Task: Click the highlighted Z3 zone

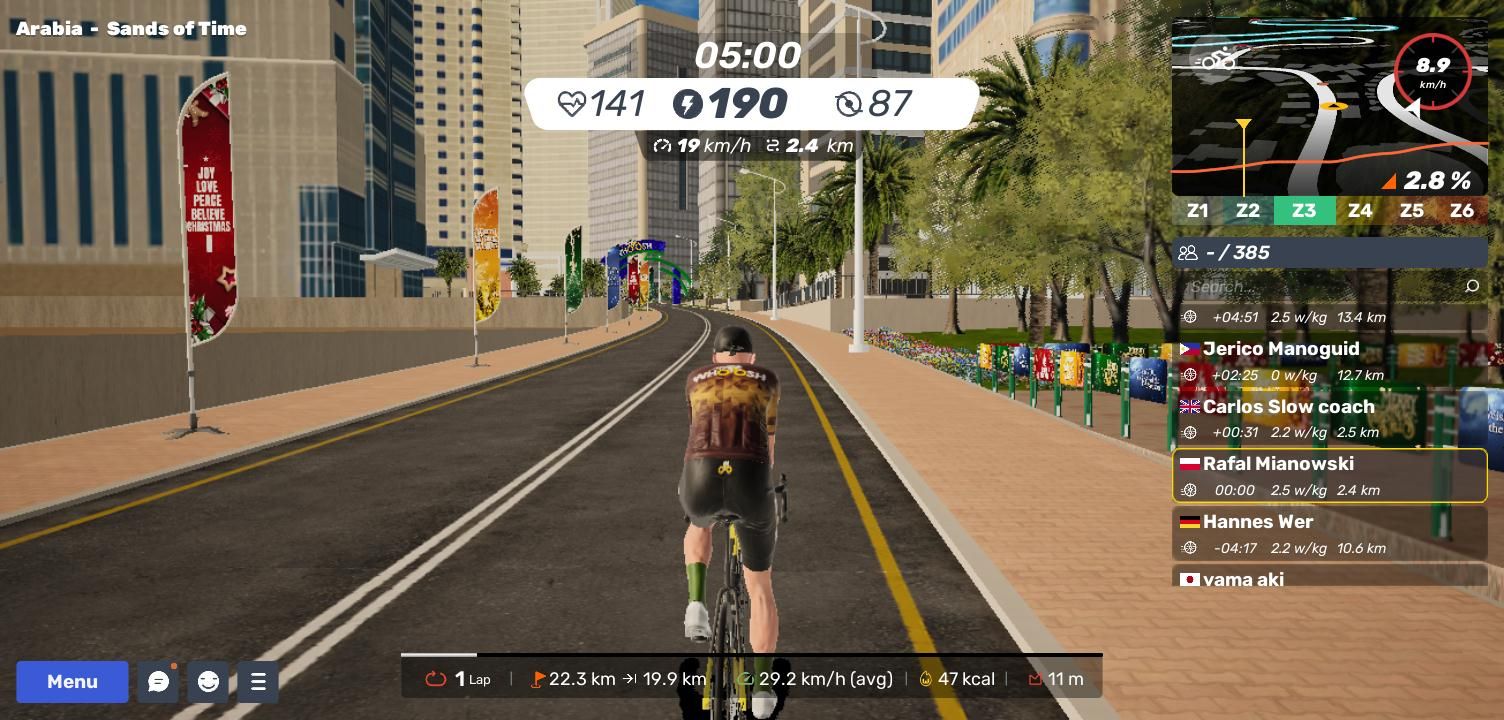Action: click(x=1304, y=211)
